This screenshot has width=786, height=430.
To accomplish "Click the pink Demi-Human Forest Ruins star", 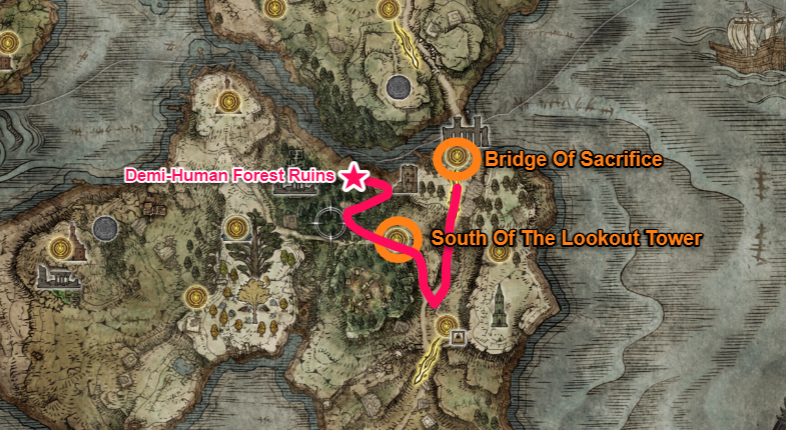I will tap(353, 177).
